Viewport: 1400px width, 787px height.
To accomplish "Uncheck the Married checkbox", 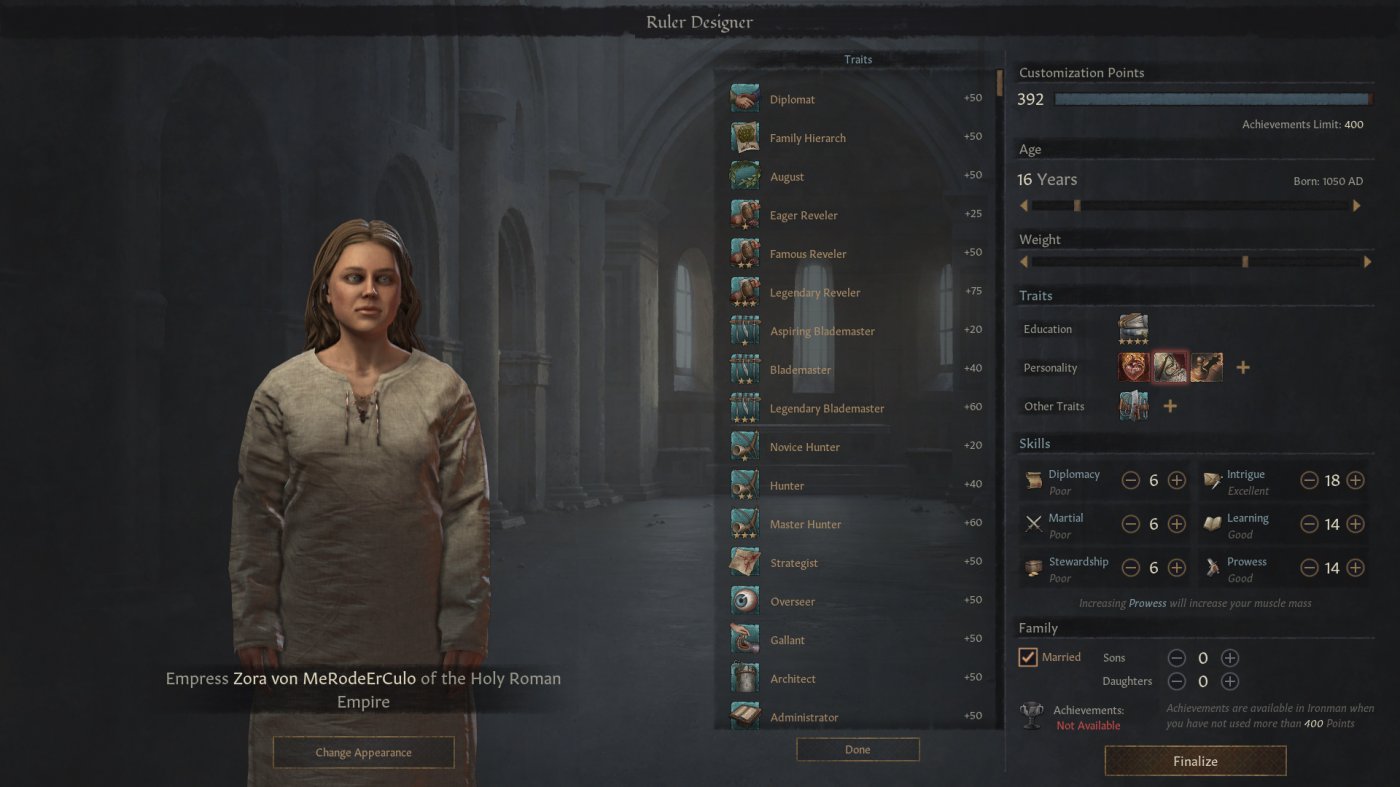I will click(1026, 657).
